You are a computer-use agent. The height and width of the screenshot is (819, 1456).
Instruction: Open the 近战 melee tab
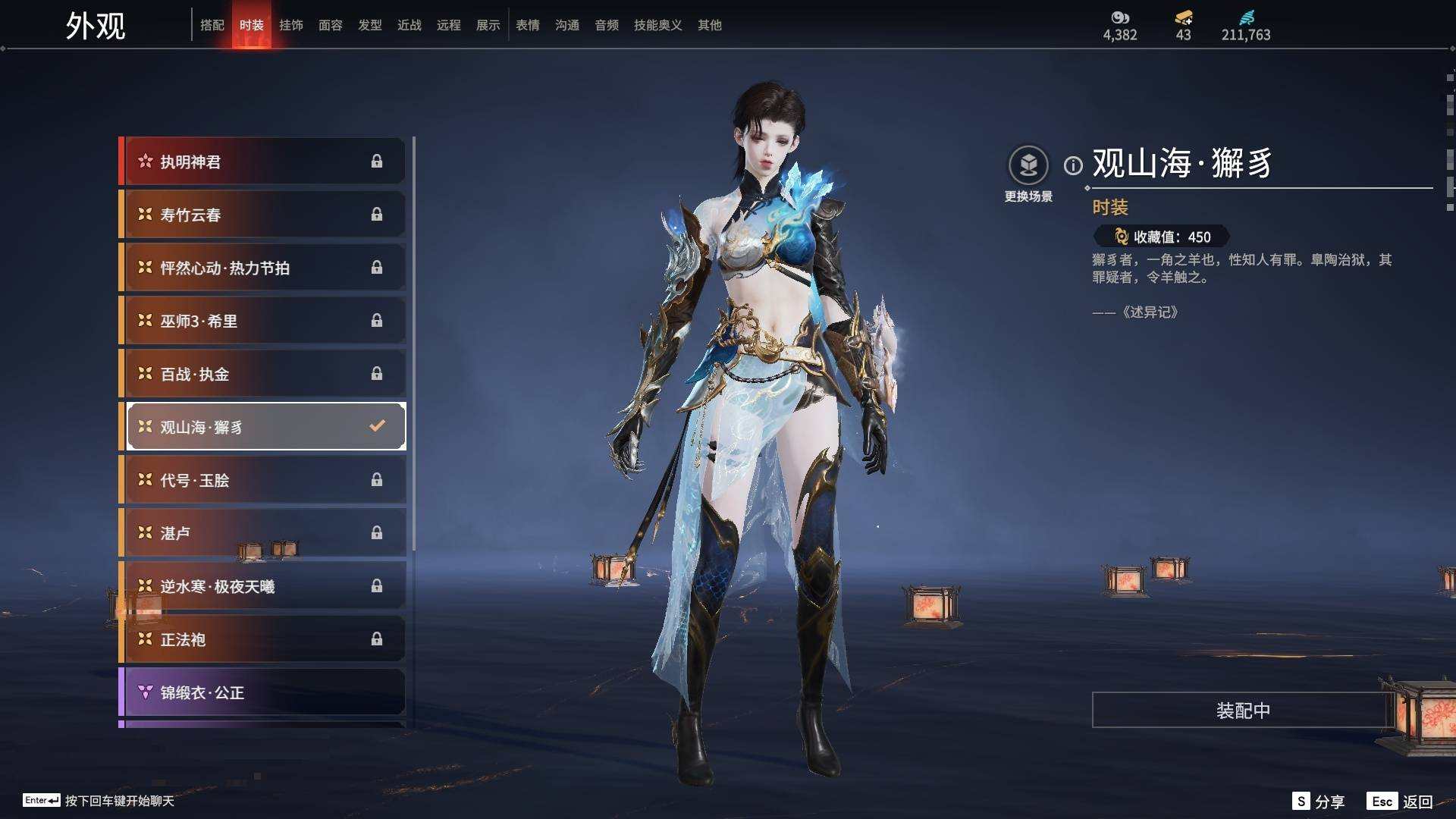[409, 25]
